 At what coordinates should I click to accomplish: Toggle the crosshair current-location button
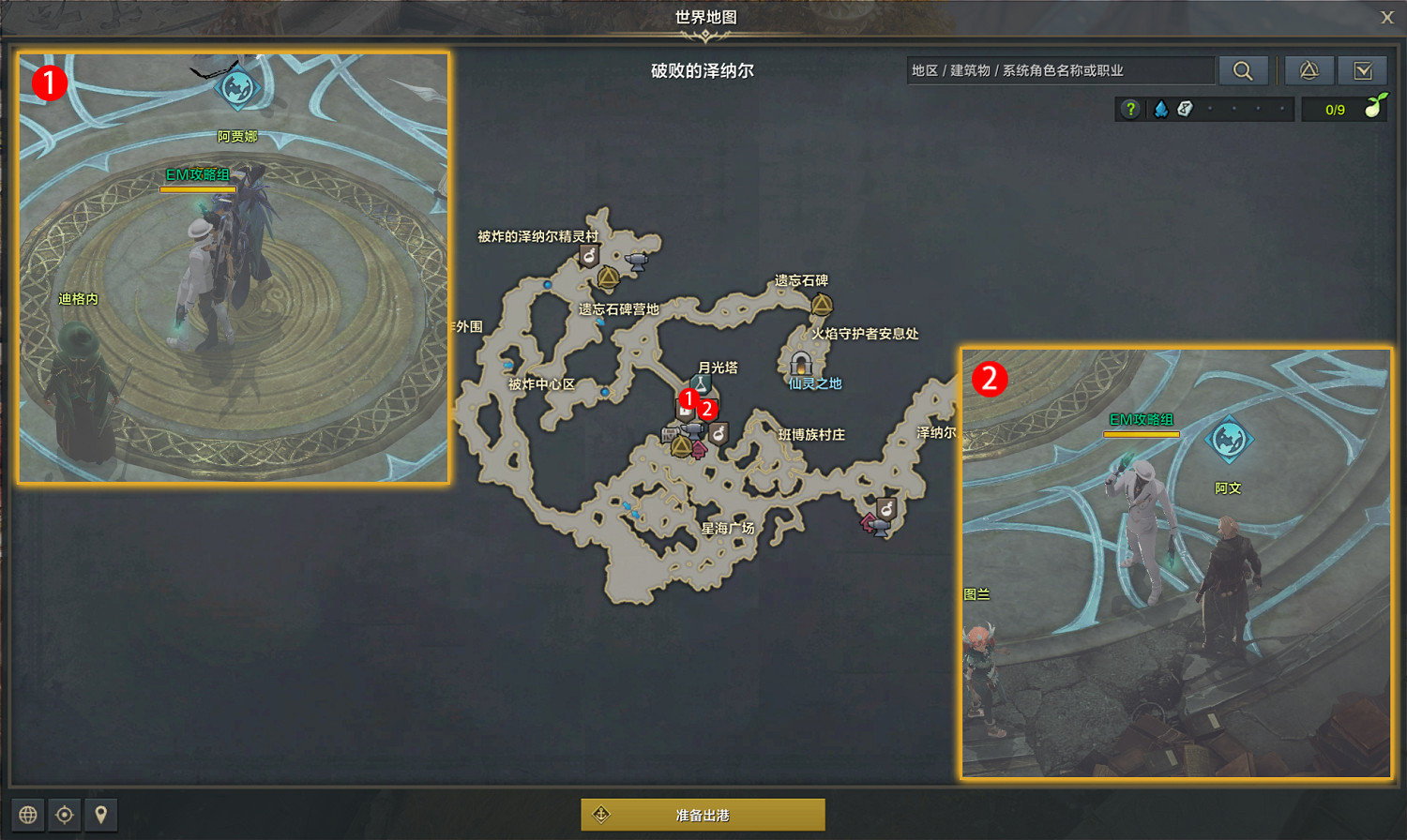pos(64,815)
